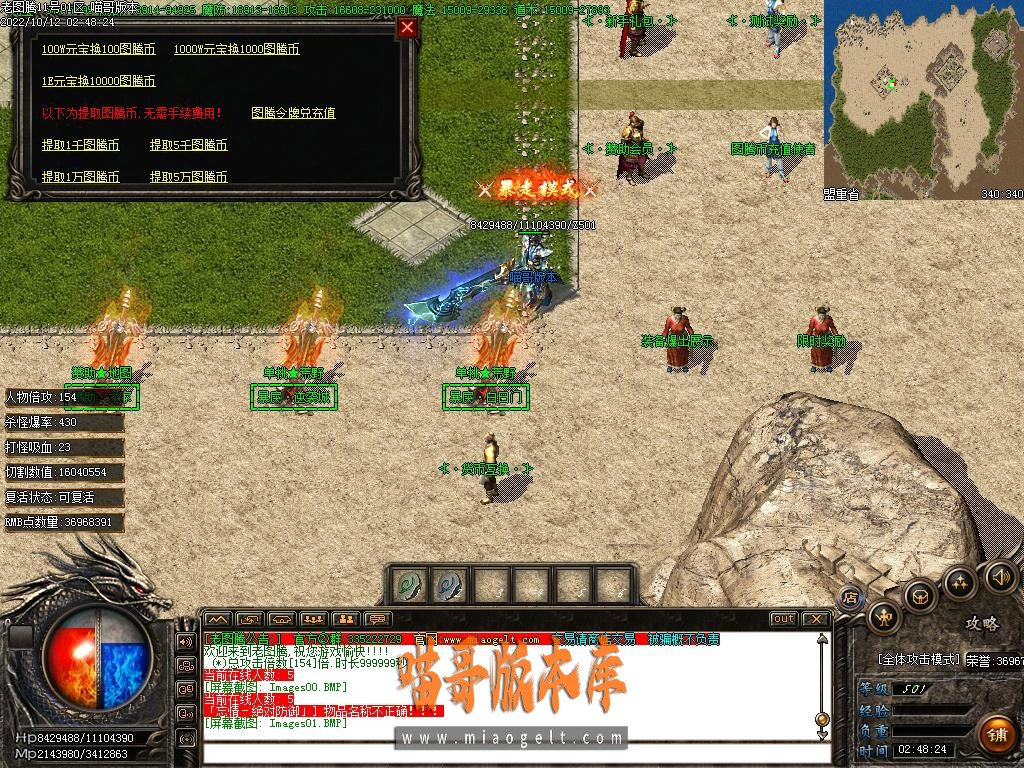Viewport: 1024px width, 768px height.
Task: Close the chat window with X
Action: click(815, 619)
